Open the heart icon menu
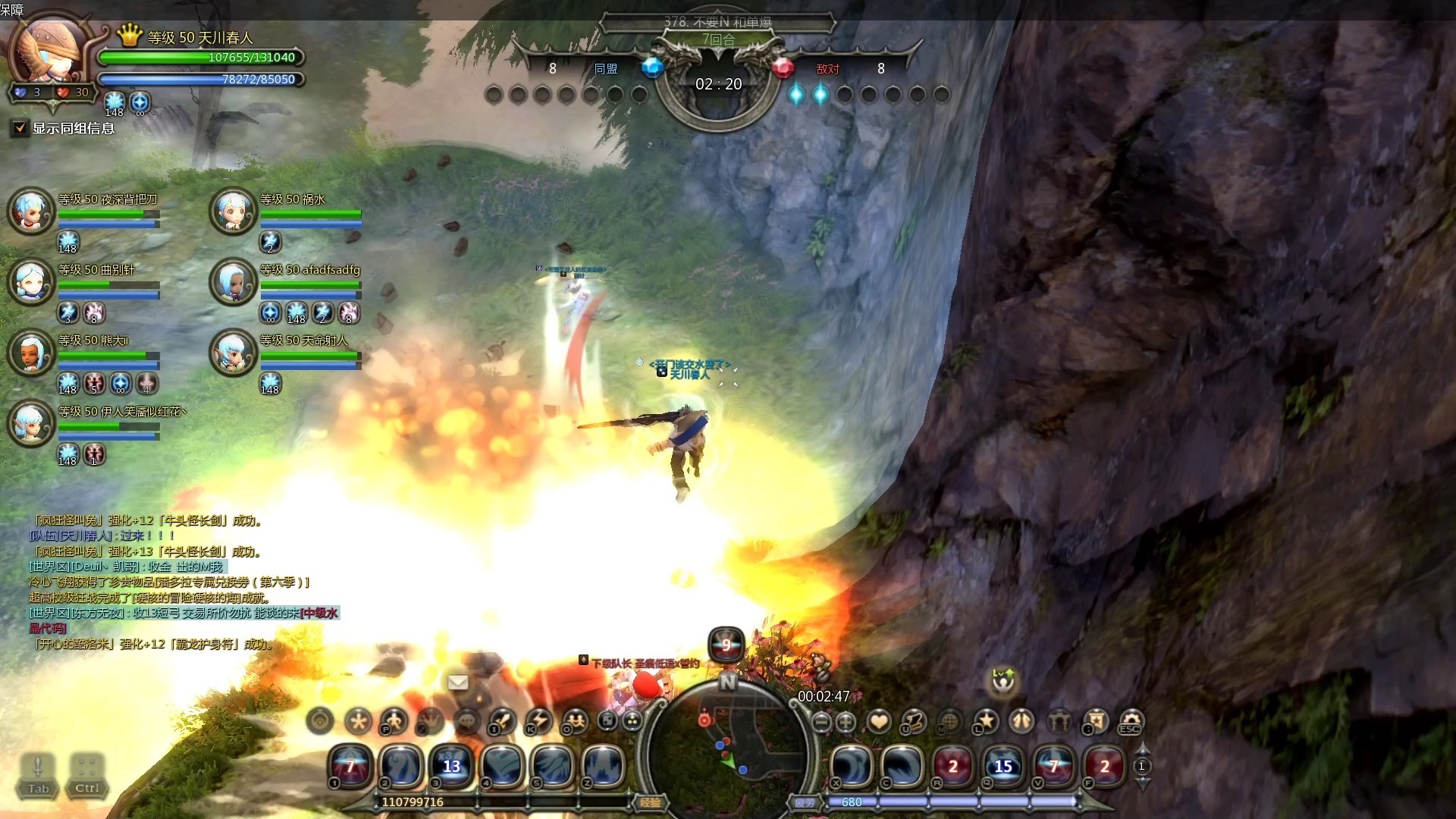Image resolution: width=1456 pixels, height=819 pixels. [x=879, y=721]
